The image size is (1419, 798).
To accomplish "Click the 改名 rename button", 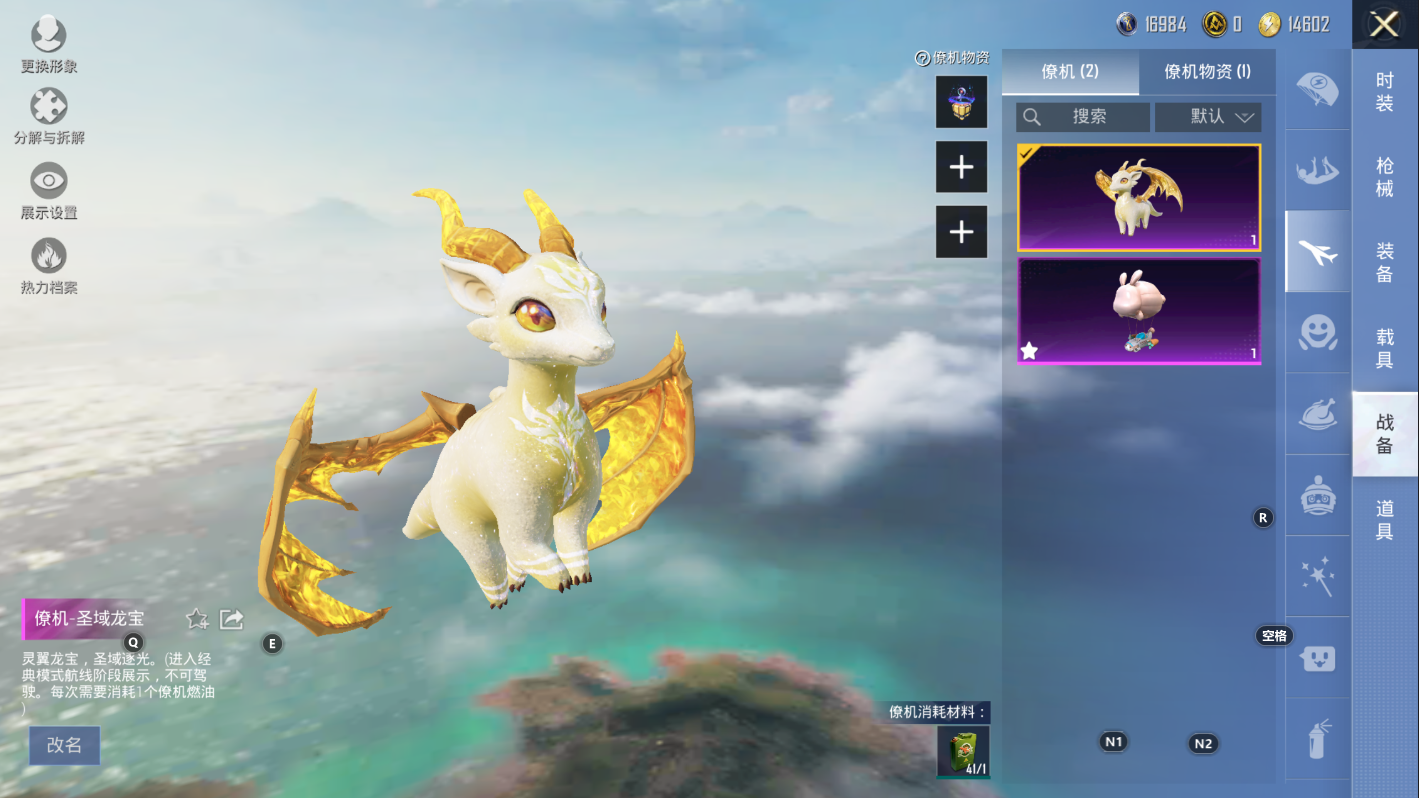I will tap(64, 745).
